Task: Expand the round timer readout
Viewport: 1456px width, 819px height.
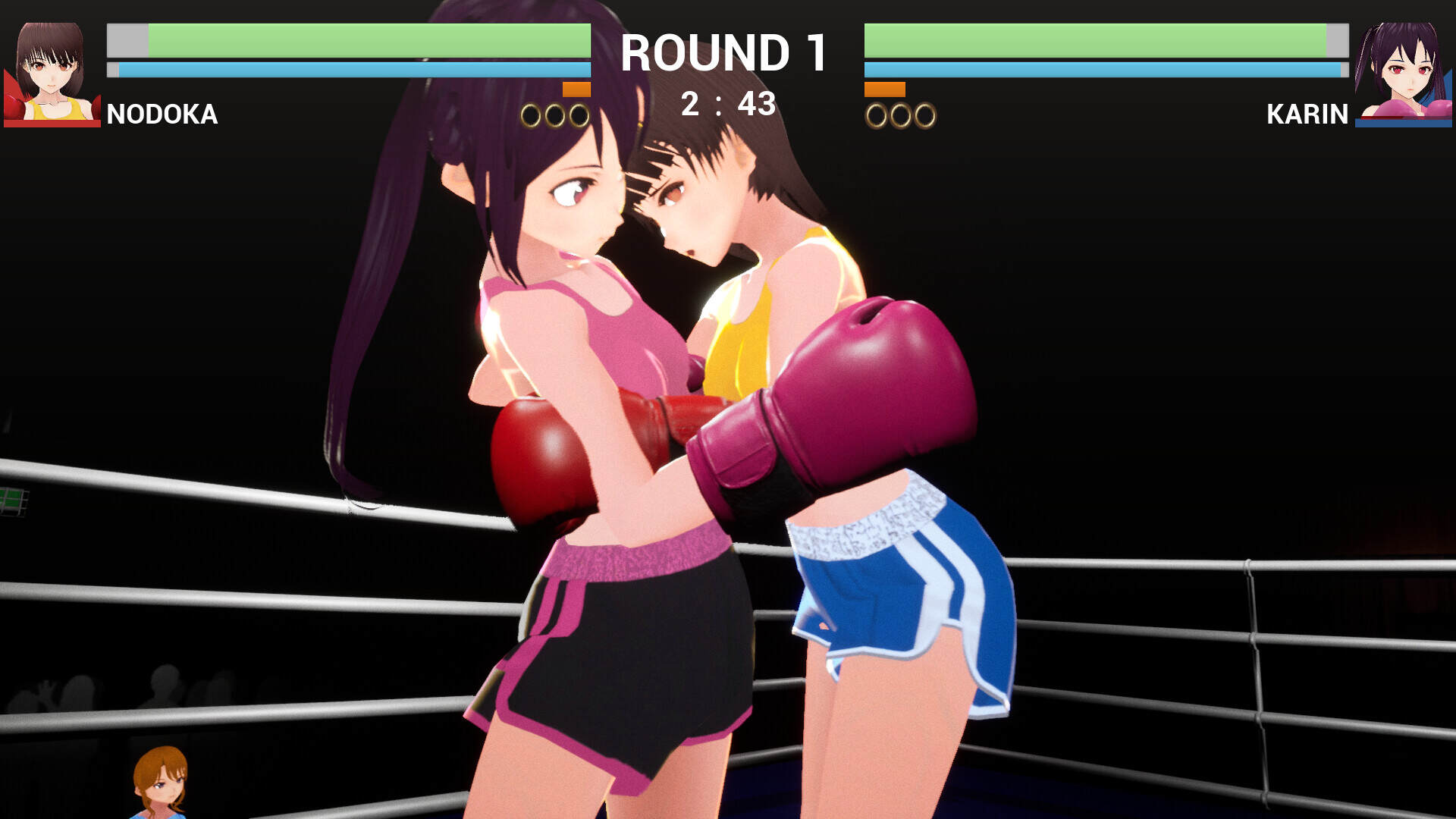Action: click(730, 103)
